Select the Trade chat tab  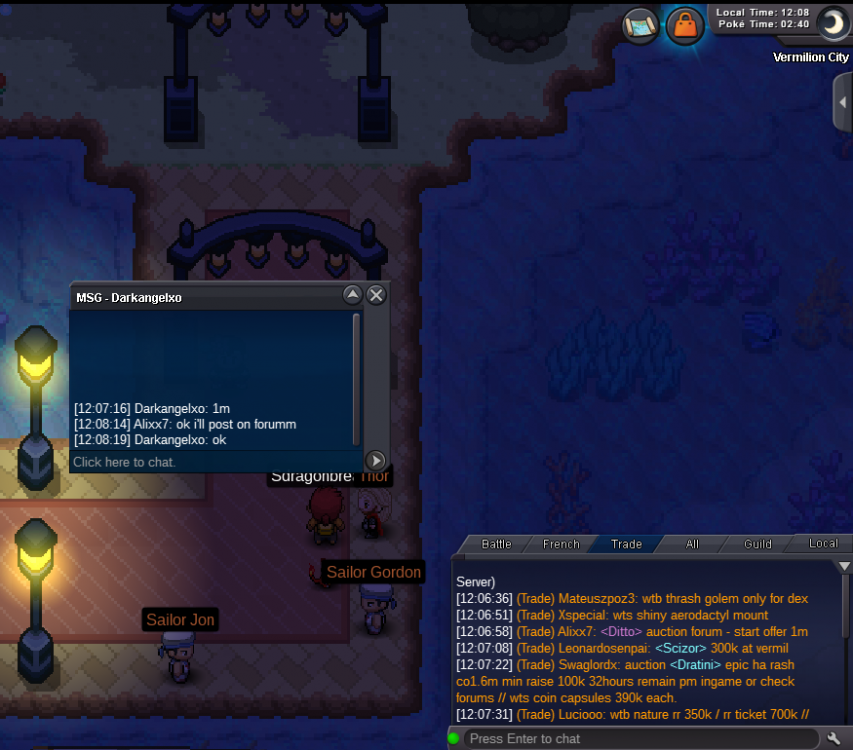click(x=626, y=544)
